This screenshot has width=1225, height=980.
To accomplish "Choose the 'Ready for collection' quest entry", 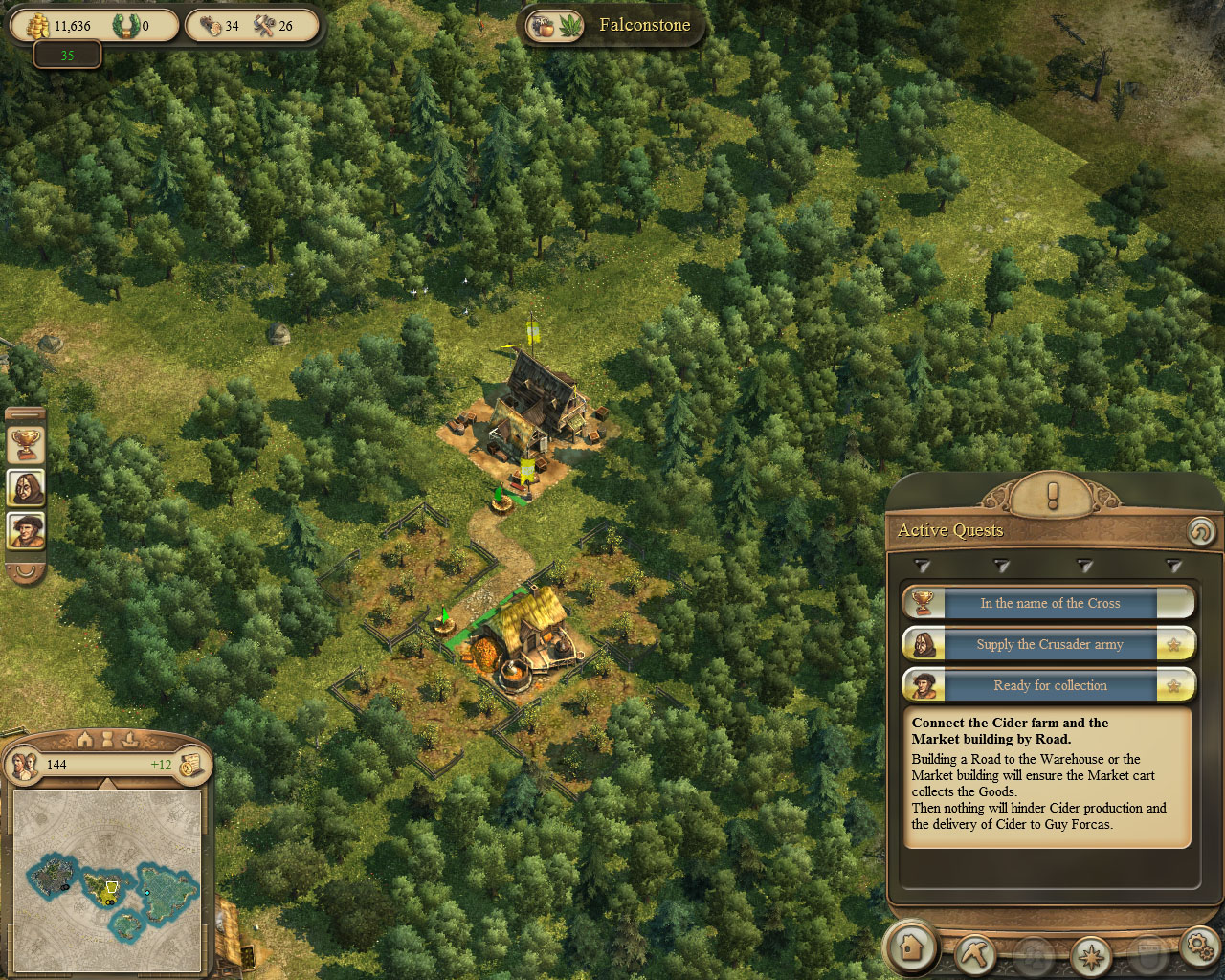I will tap(1049, 685).
